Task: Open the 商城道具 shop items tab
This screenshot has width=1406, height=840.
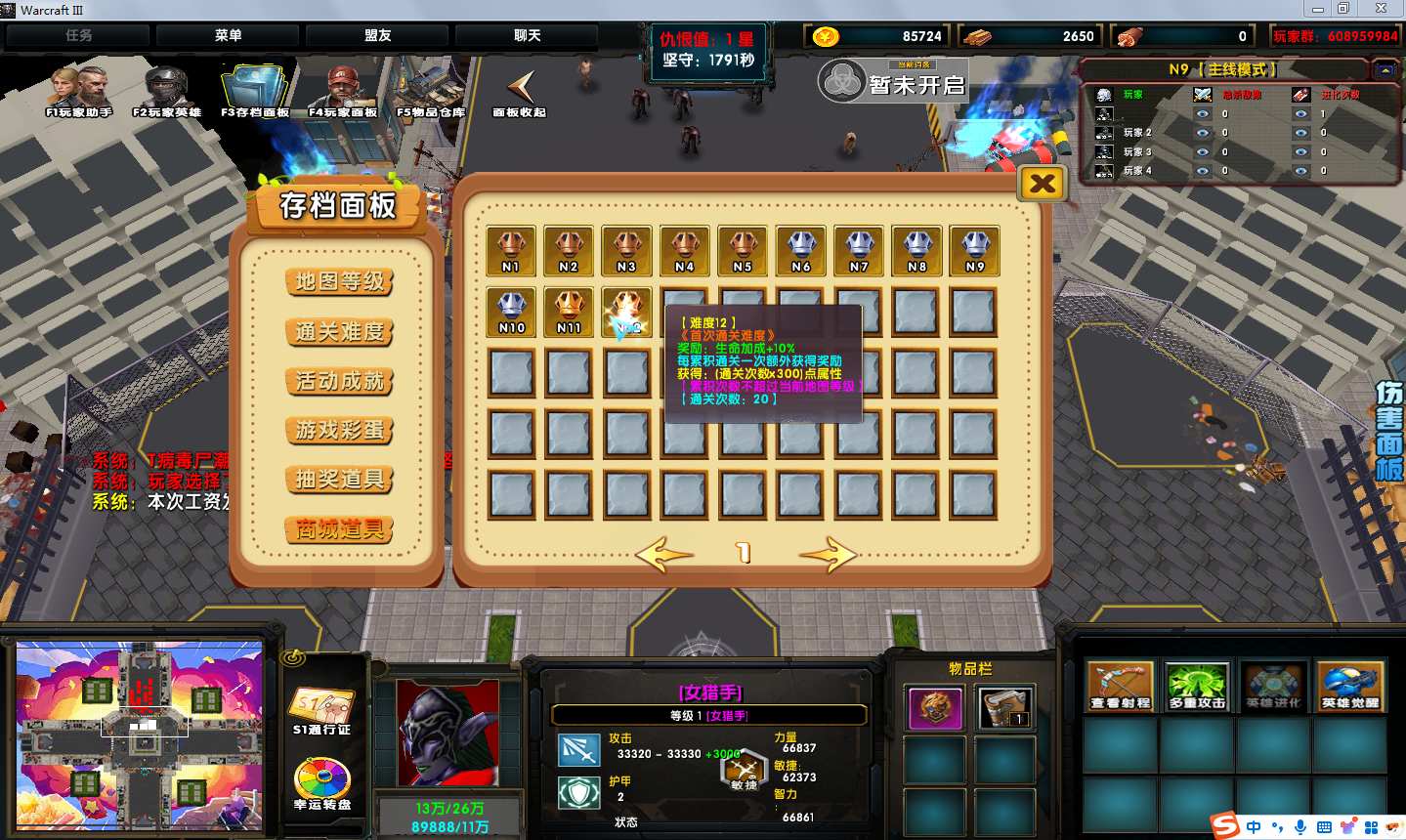Action: coord(340,529)
